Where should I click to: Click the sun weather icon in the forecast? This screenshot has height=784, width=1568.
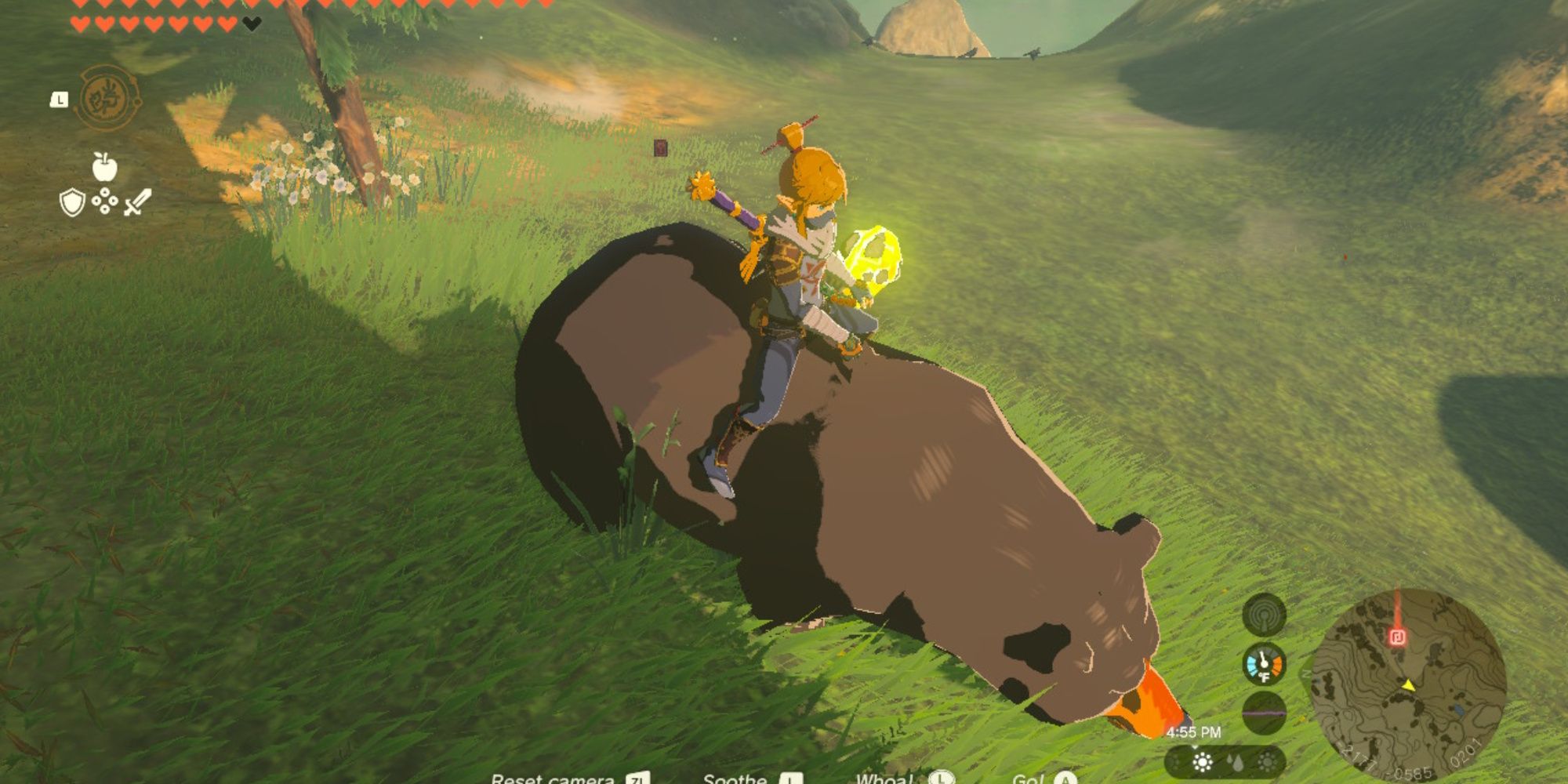click(1203, 764)
